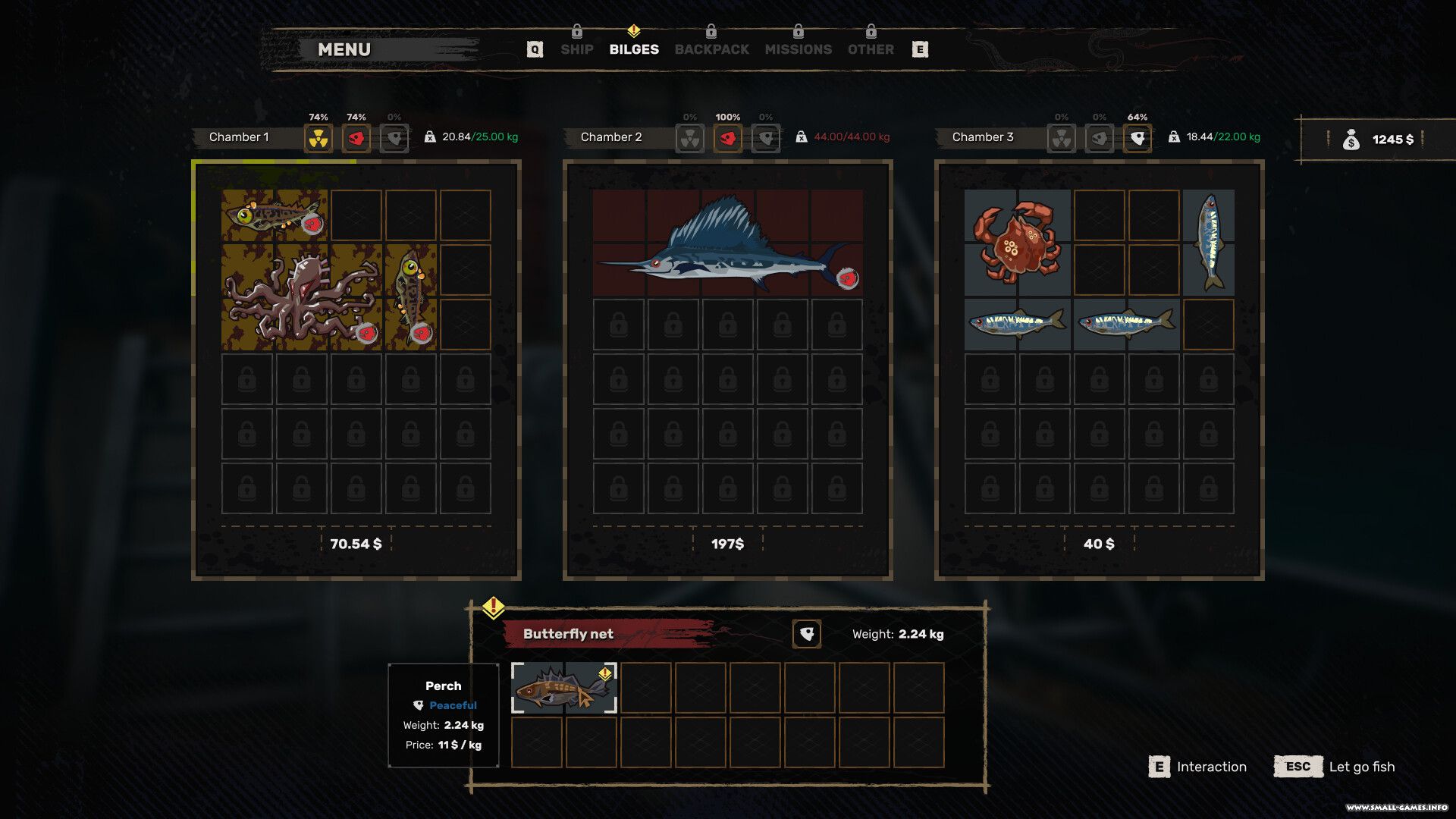Screen dimensions: 1456x819
Task: Select the vertical sardine in Chamber 3
Action: coord(1209,242)
